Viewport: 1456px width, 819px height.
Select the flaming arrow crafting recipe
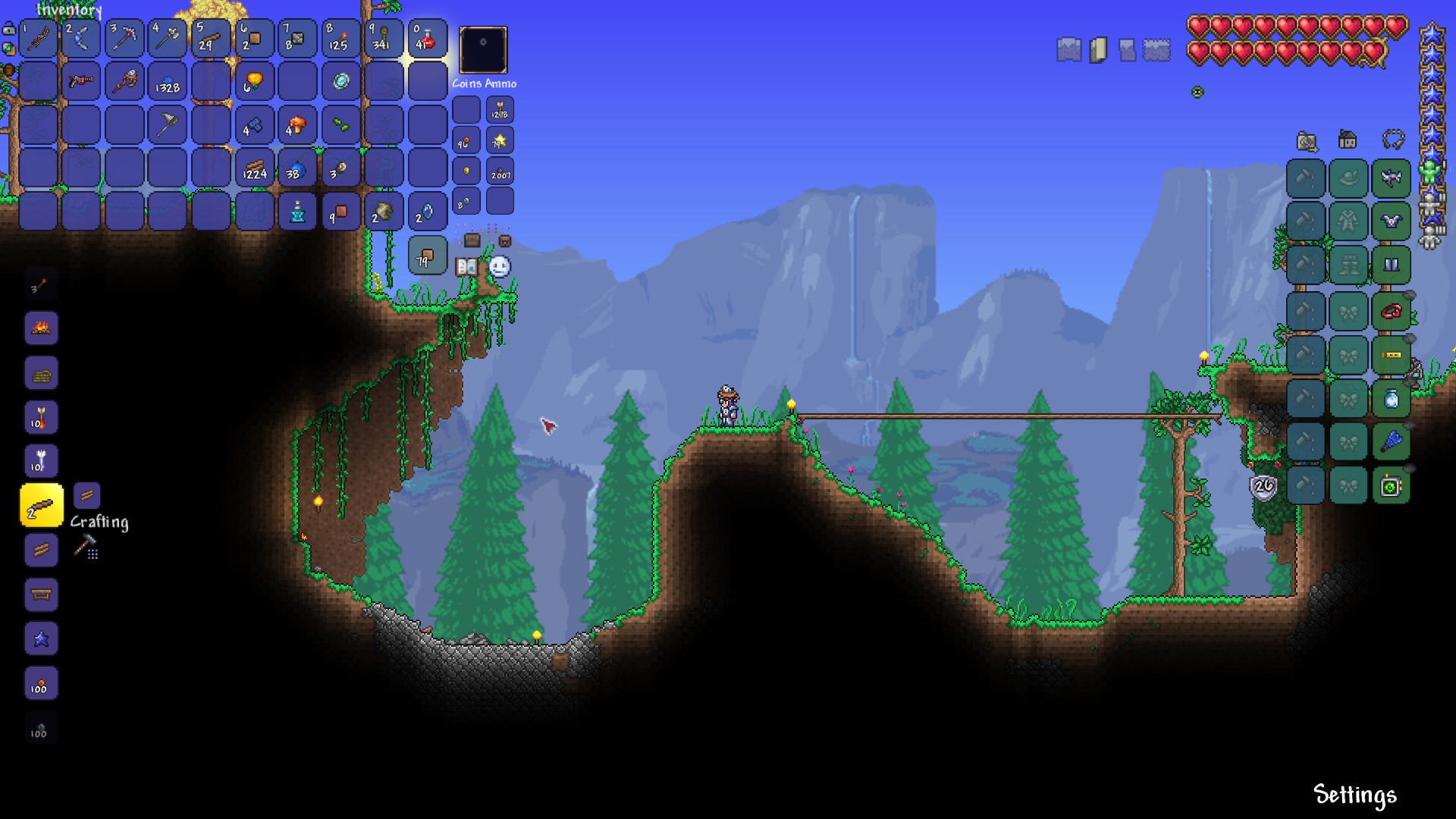(41, 417)
